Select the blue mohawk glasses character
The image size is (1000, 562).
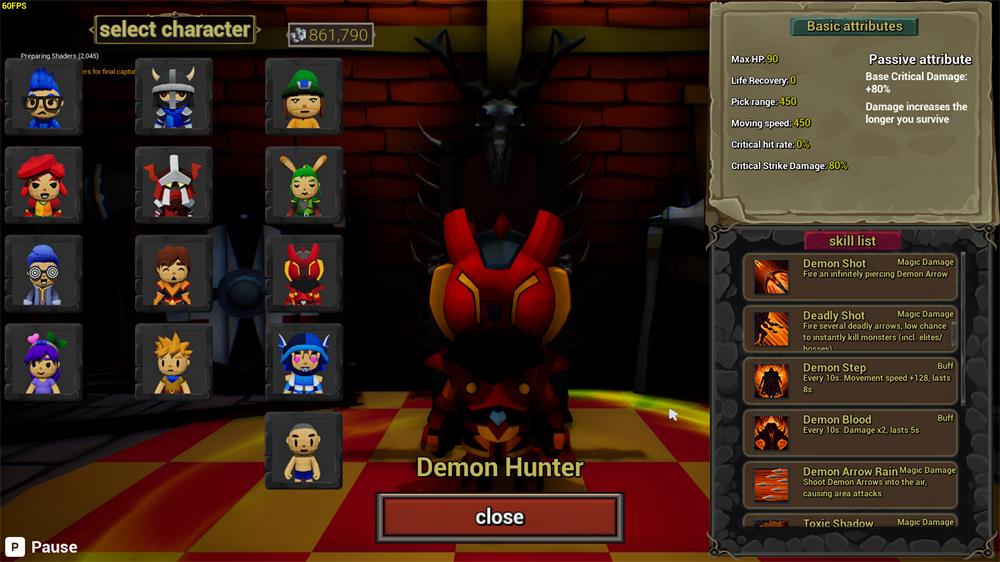pos(43,97)
